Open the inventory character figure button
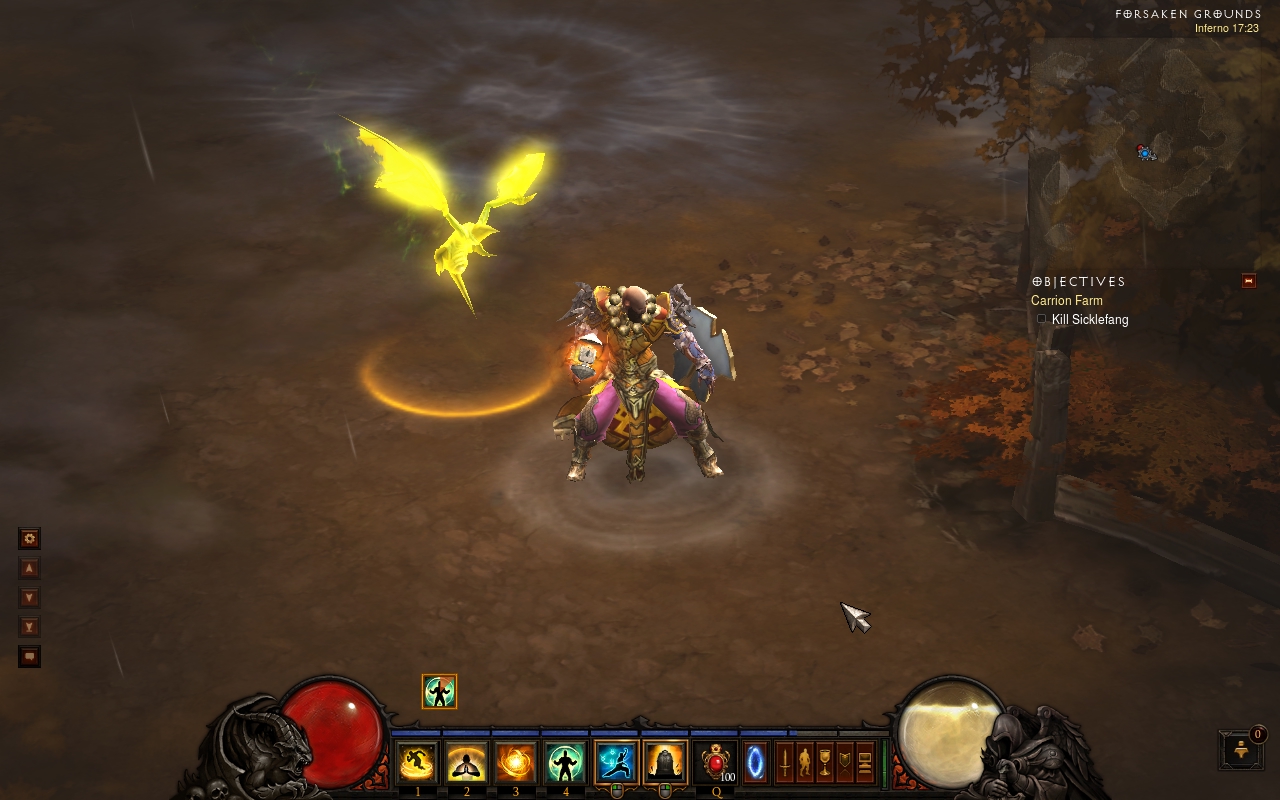This screenshot has width=1280, height=800. [805, 763]
